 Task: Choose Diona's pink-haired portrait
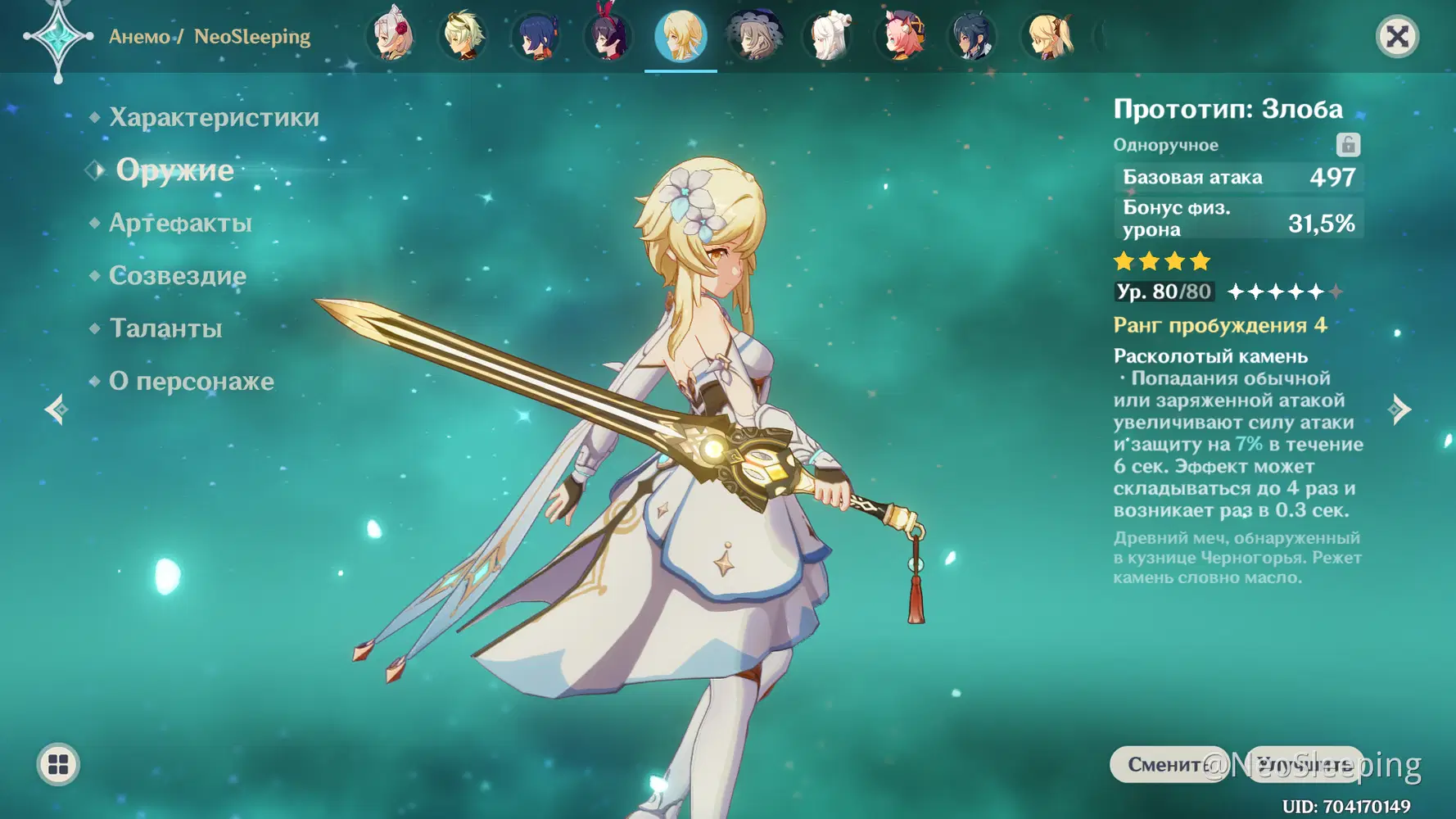point(902,37)
